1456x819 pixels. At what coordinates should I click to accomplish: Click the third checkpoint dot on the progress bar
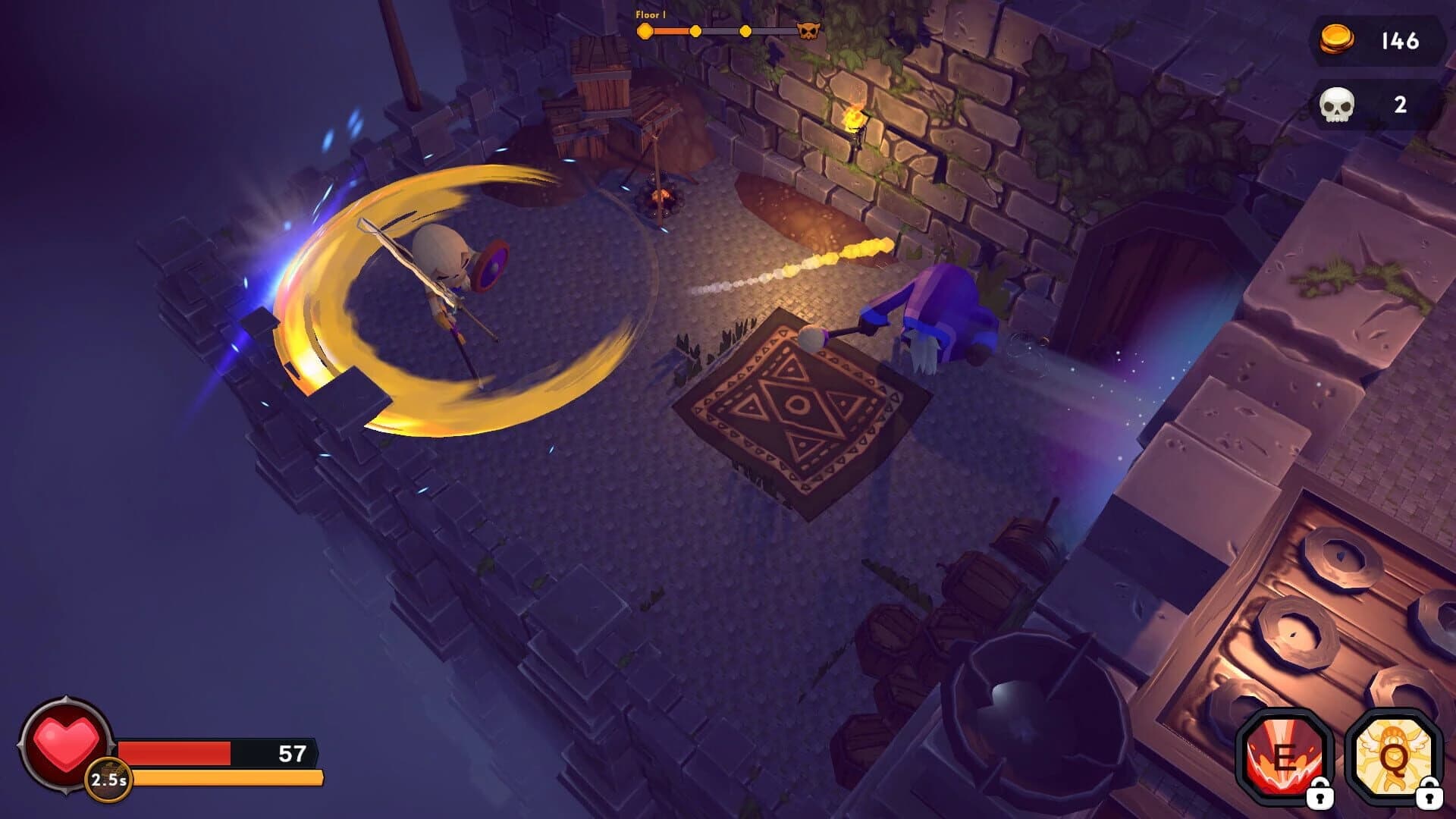[x=745, y=32]
